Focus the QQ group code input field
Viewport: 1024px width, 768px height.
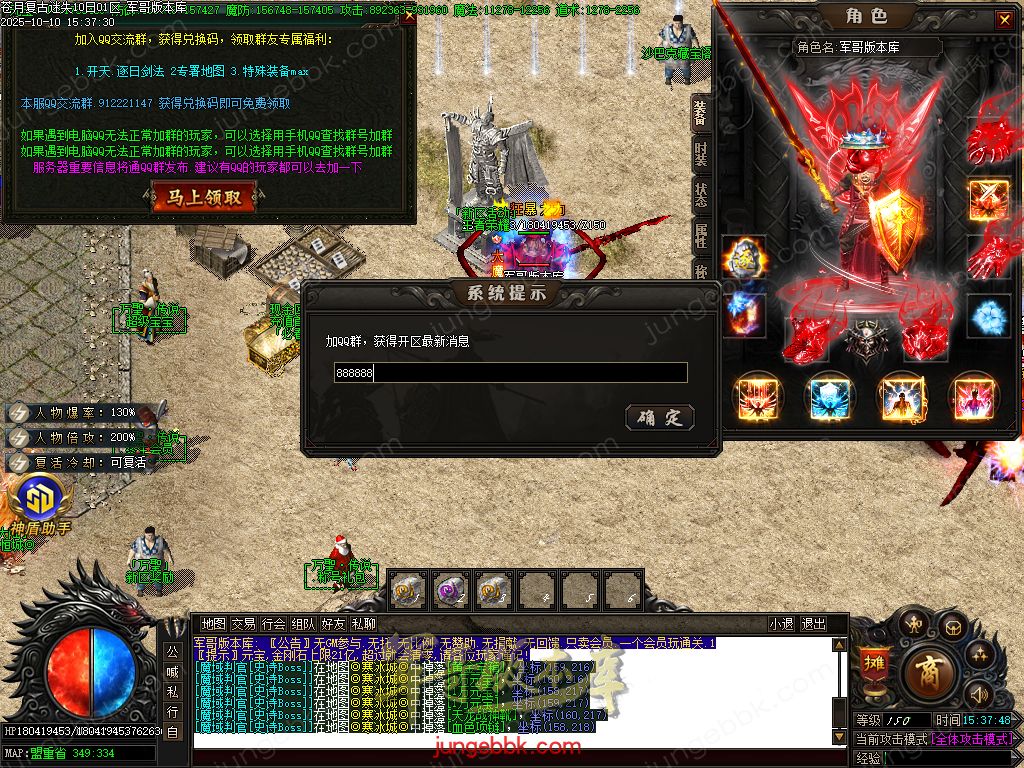[x=510, y=372]
